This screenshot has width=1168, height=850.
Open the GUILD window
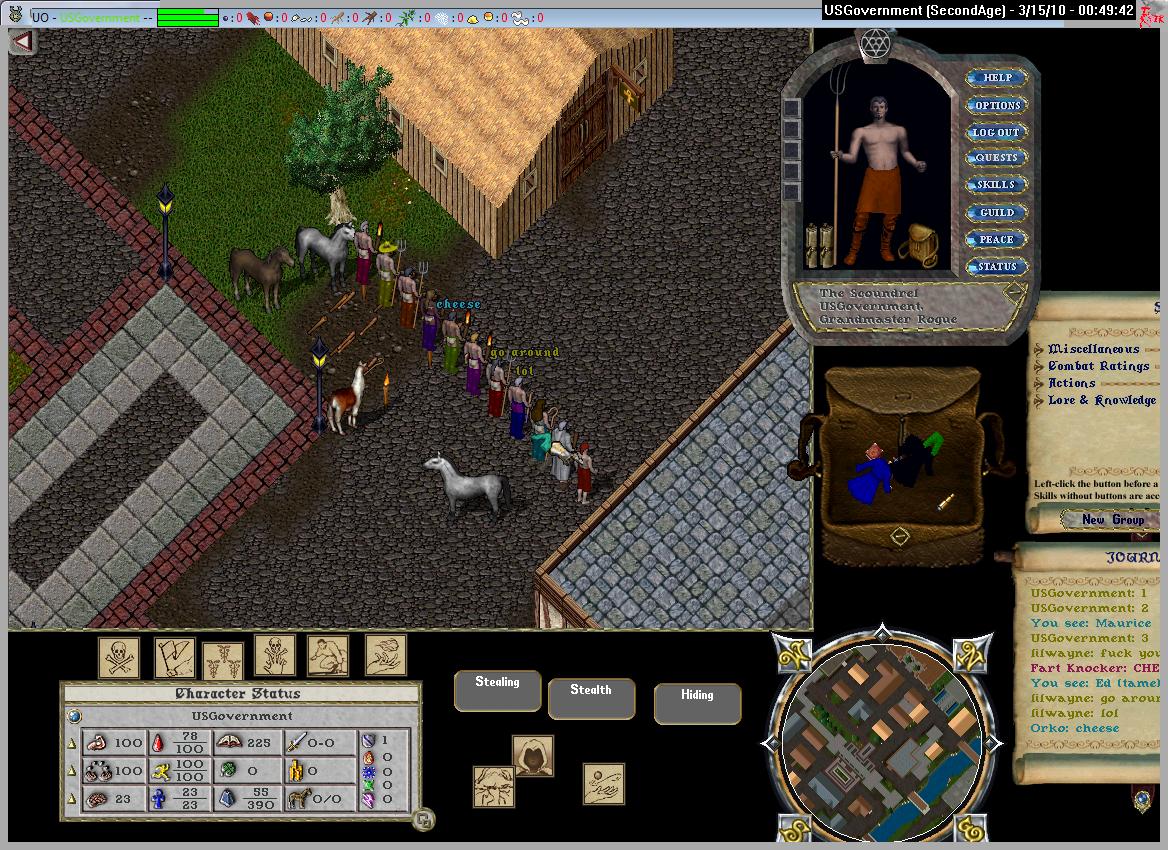(996, 212)
